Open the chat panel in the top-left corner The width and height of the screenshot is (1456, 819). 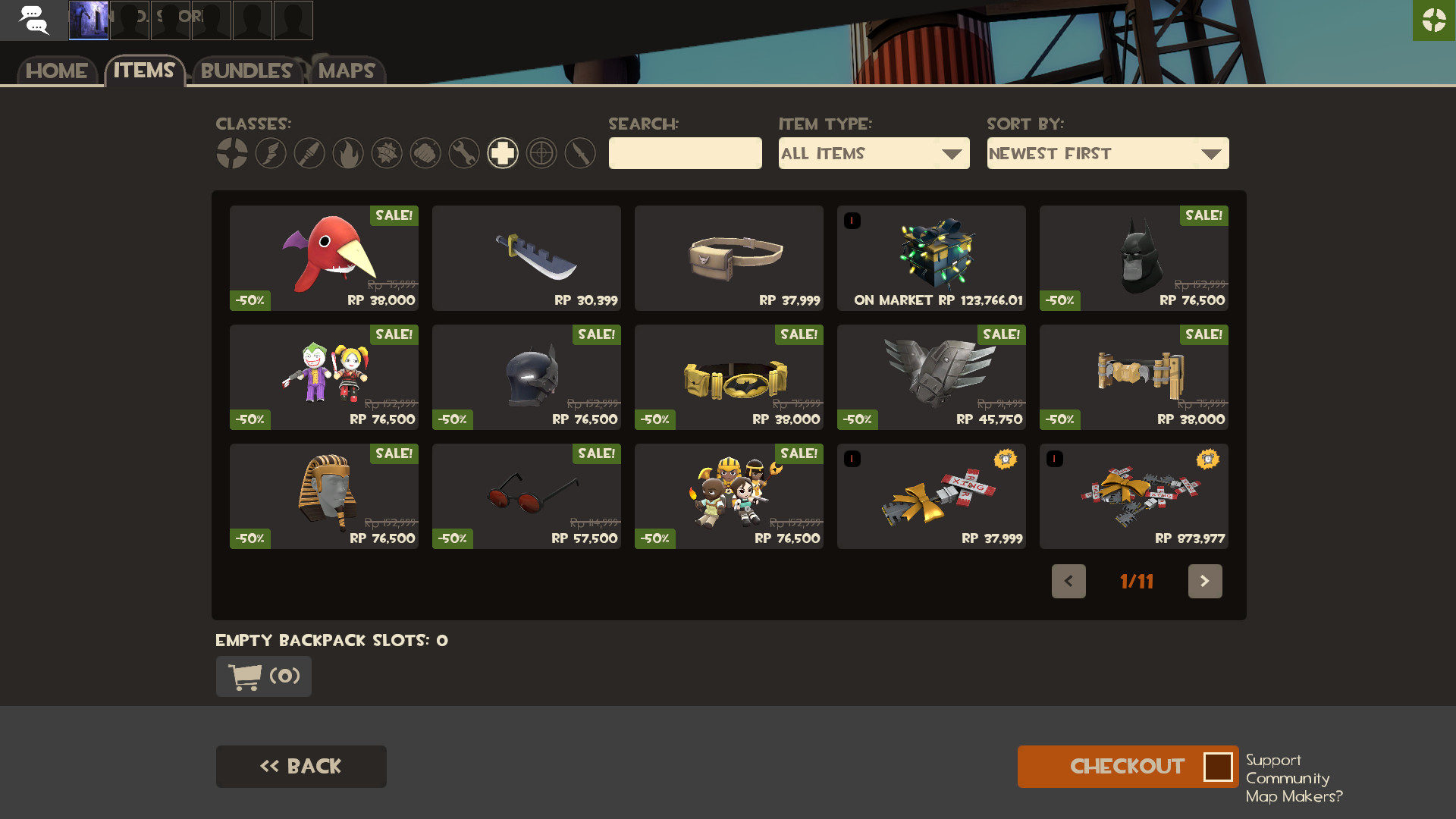(x=34, y=20)
